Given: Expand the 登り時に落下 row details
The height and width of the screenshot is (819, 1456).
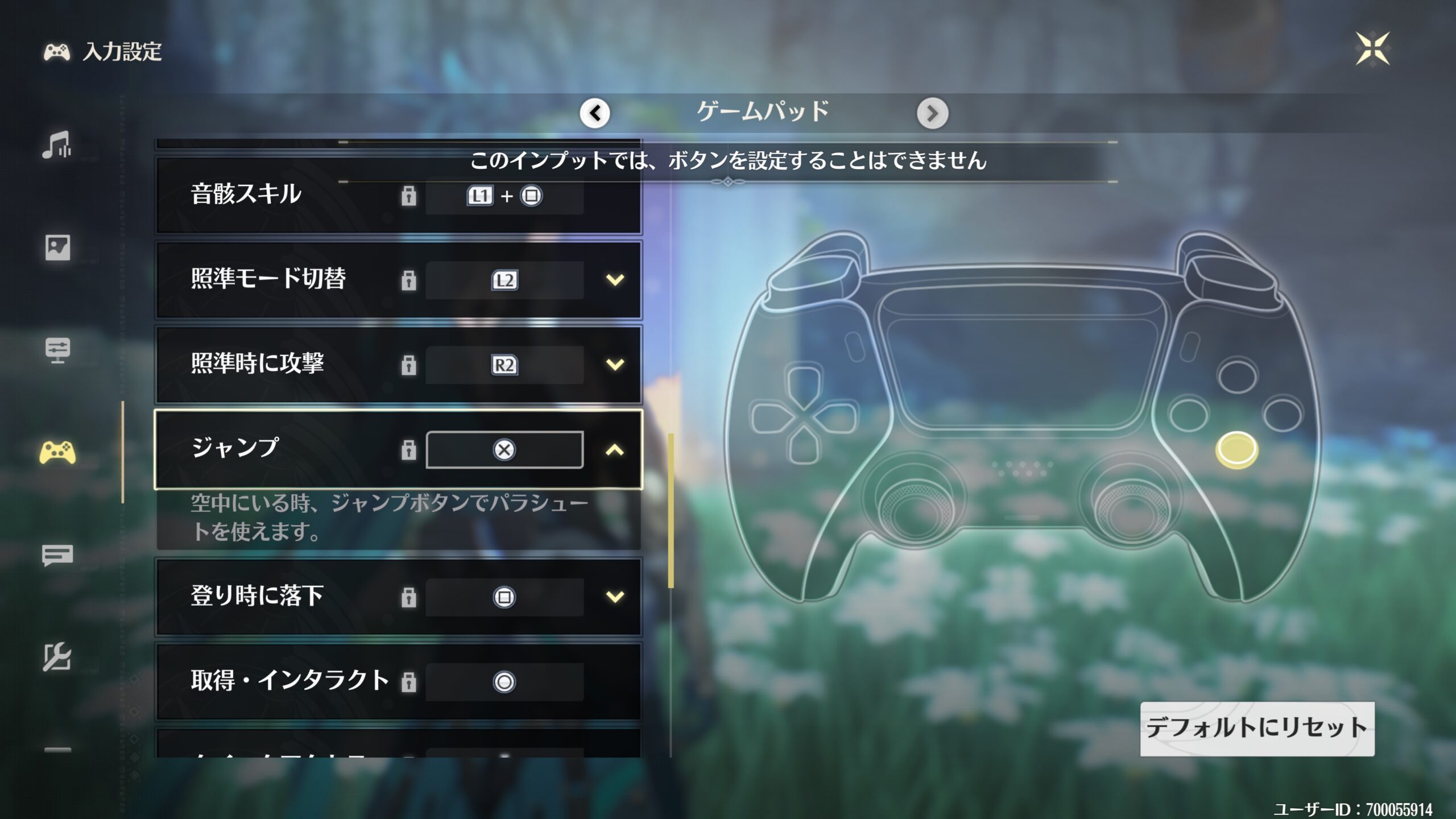Looking at the screenshot, I should click(615, 597).
